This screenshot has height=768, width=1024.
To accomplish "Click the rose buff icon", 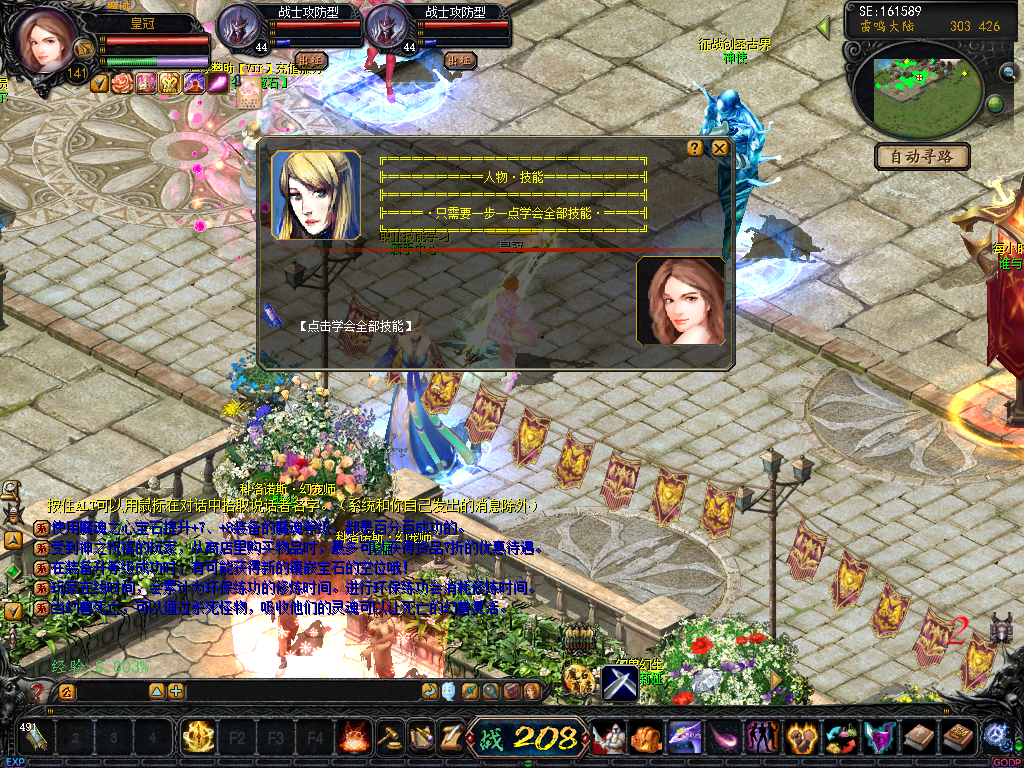I will coord(121,83).
